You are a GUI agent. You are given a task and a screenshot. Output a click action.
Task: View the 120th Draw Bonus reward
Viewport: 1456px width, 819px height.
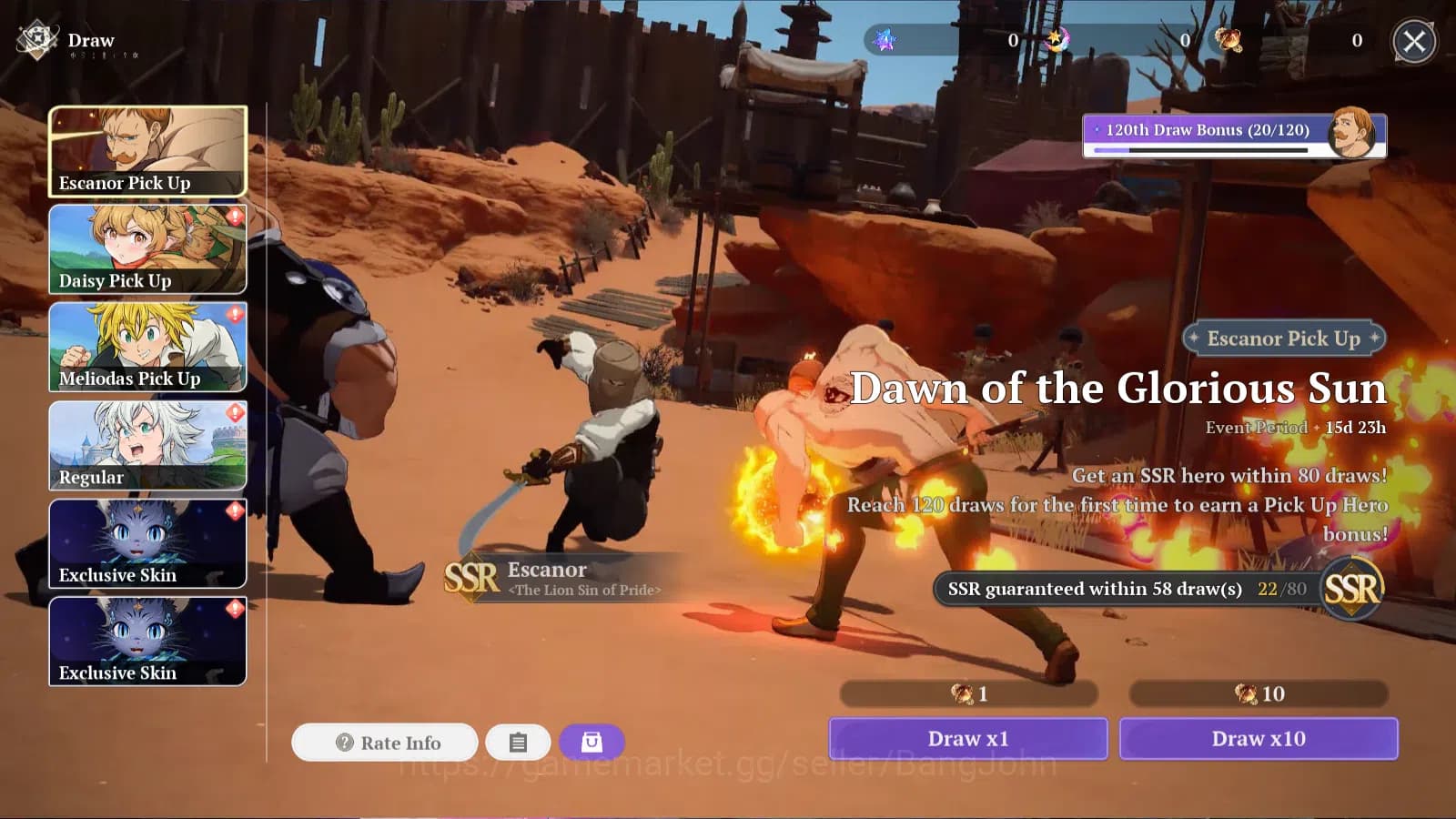(1234, 136)
